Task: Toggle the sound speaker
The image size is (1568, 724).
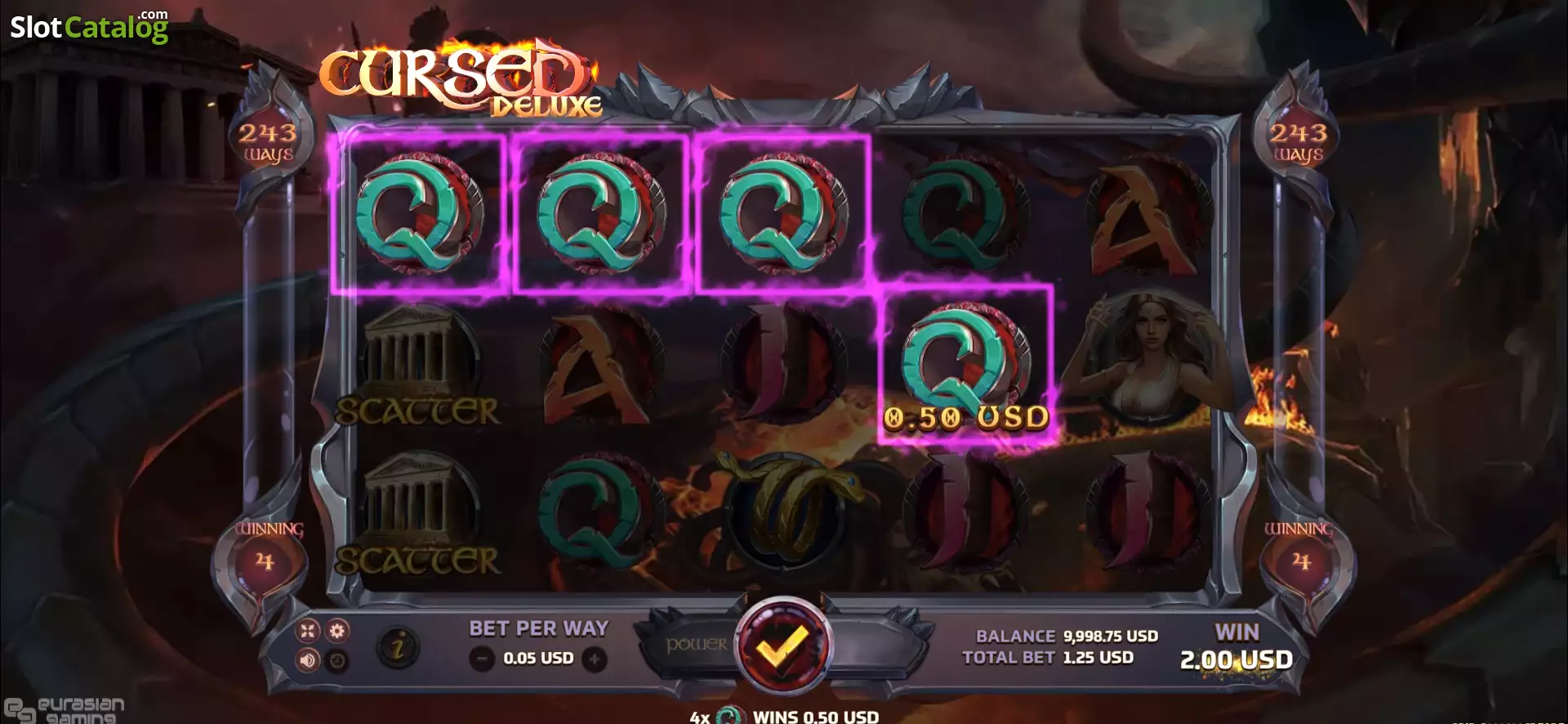Action: [x=308, y=660]
